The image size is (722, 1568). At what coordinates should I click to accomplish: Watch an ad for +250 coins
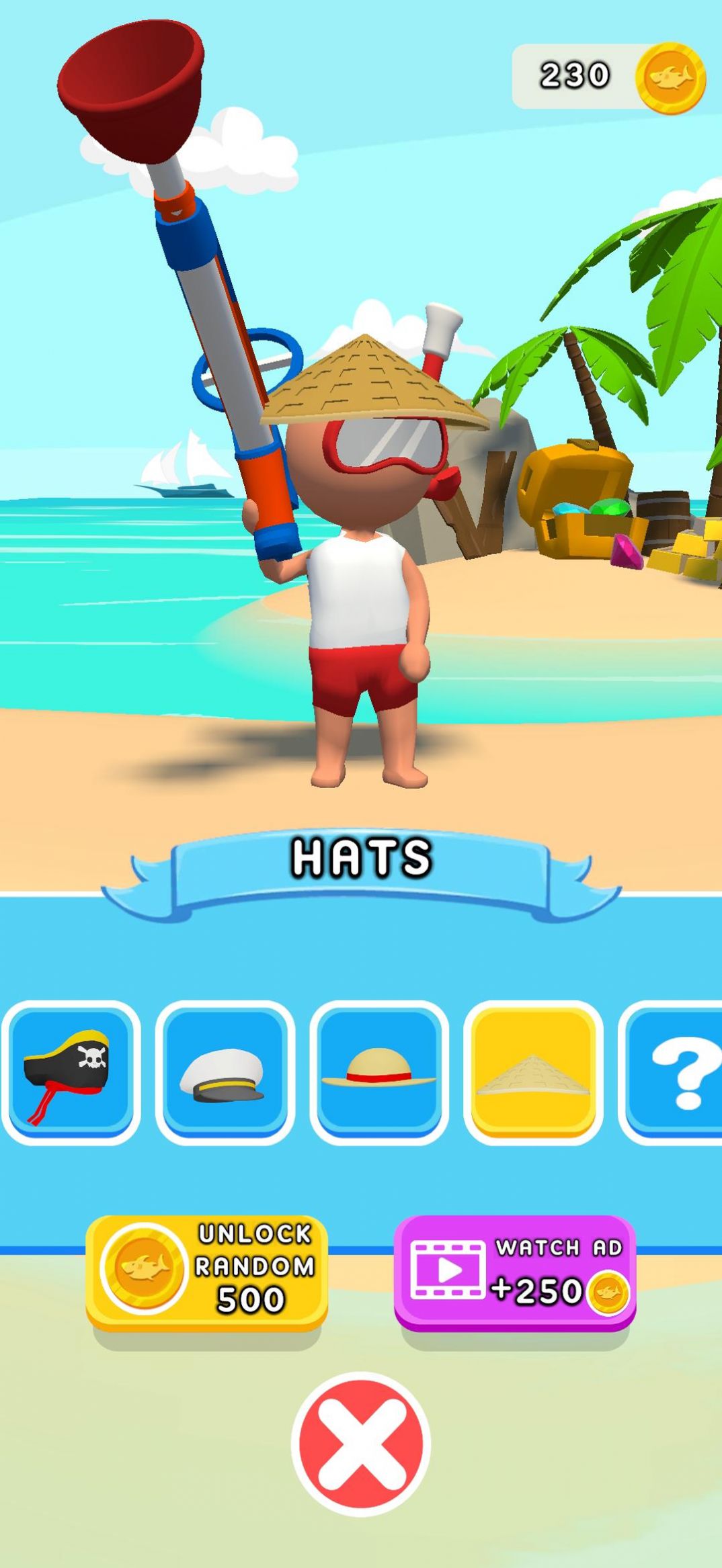[515, 1270]
